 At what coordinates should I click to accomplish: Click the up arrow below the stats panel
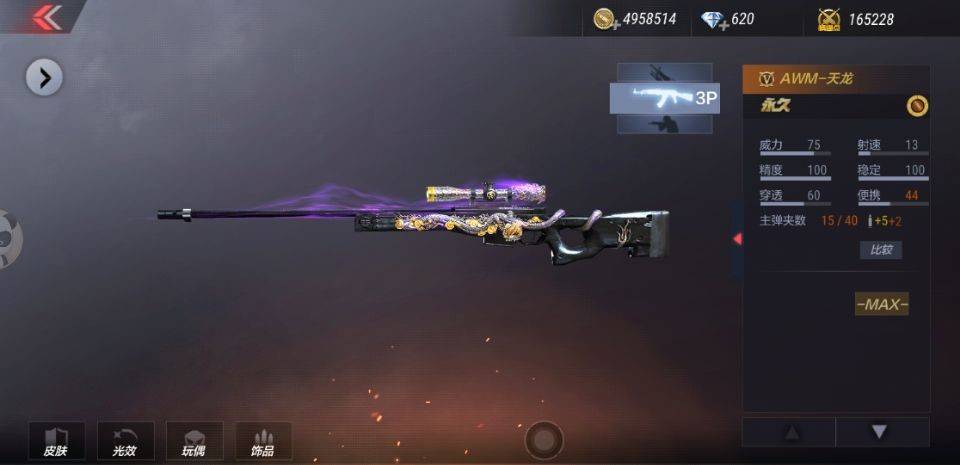coord(791,432)
